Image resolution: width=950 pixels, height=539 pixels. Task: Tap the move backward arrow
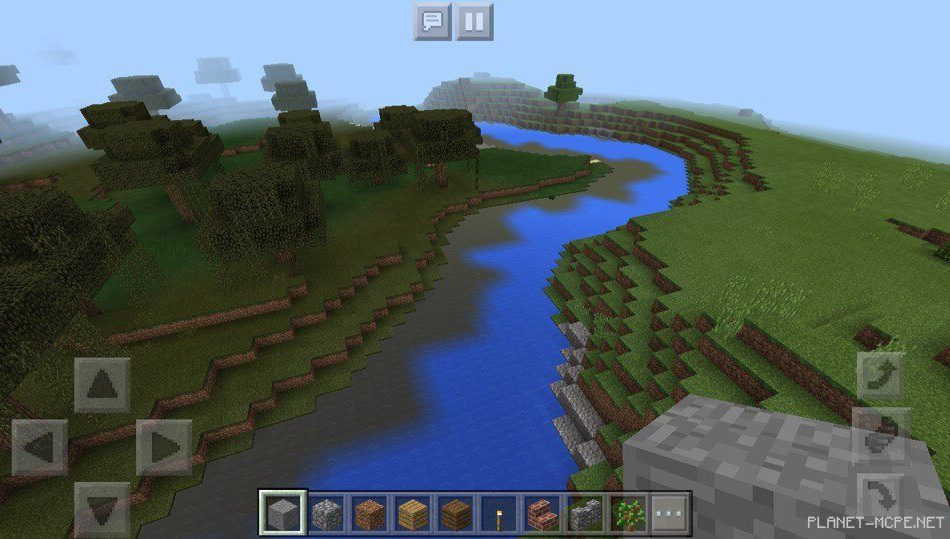[102, 508]
